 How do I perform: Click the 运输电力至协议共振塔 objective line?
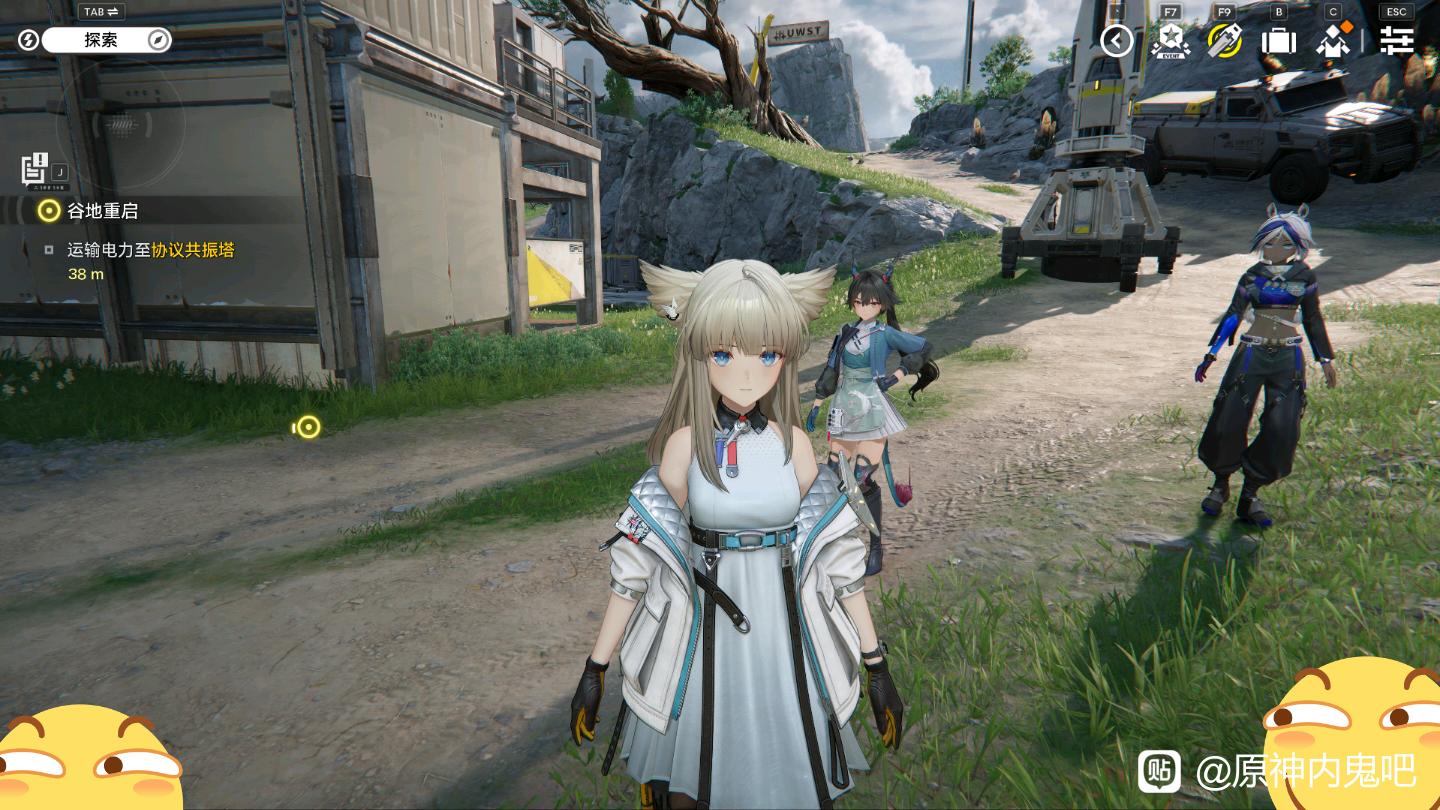tap(150, 250)
